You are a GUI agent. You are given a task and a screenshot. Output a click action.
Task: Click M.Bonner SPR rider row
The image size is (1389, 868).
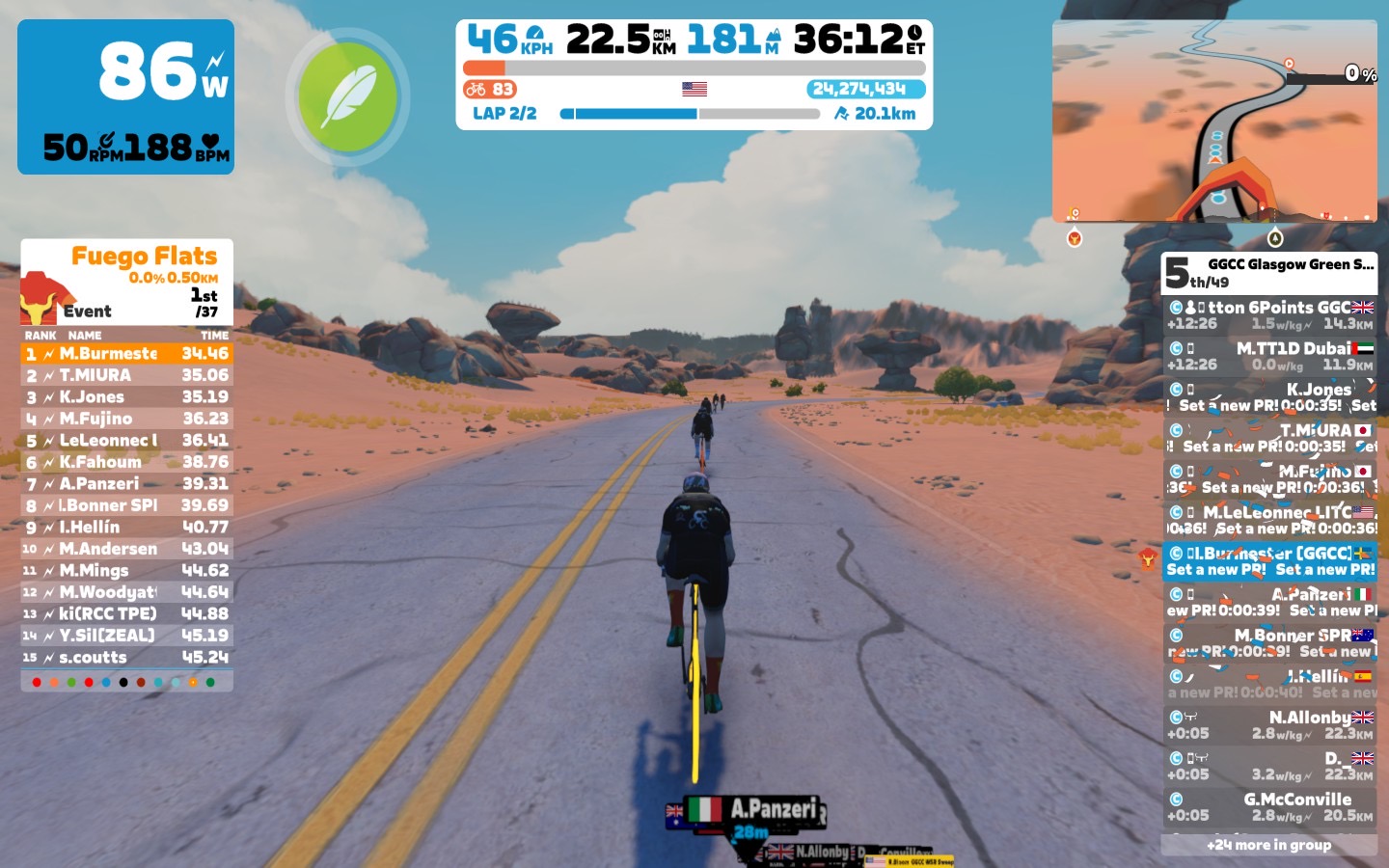click(x=1269, y=643)
